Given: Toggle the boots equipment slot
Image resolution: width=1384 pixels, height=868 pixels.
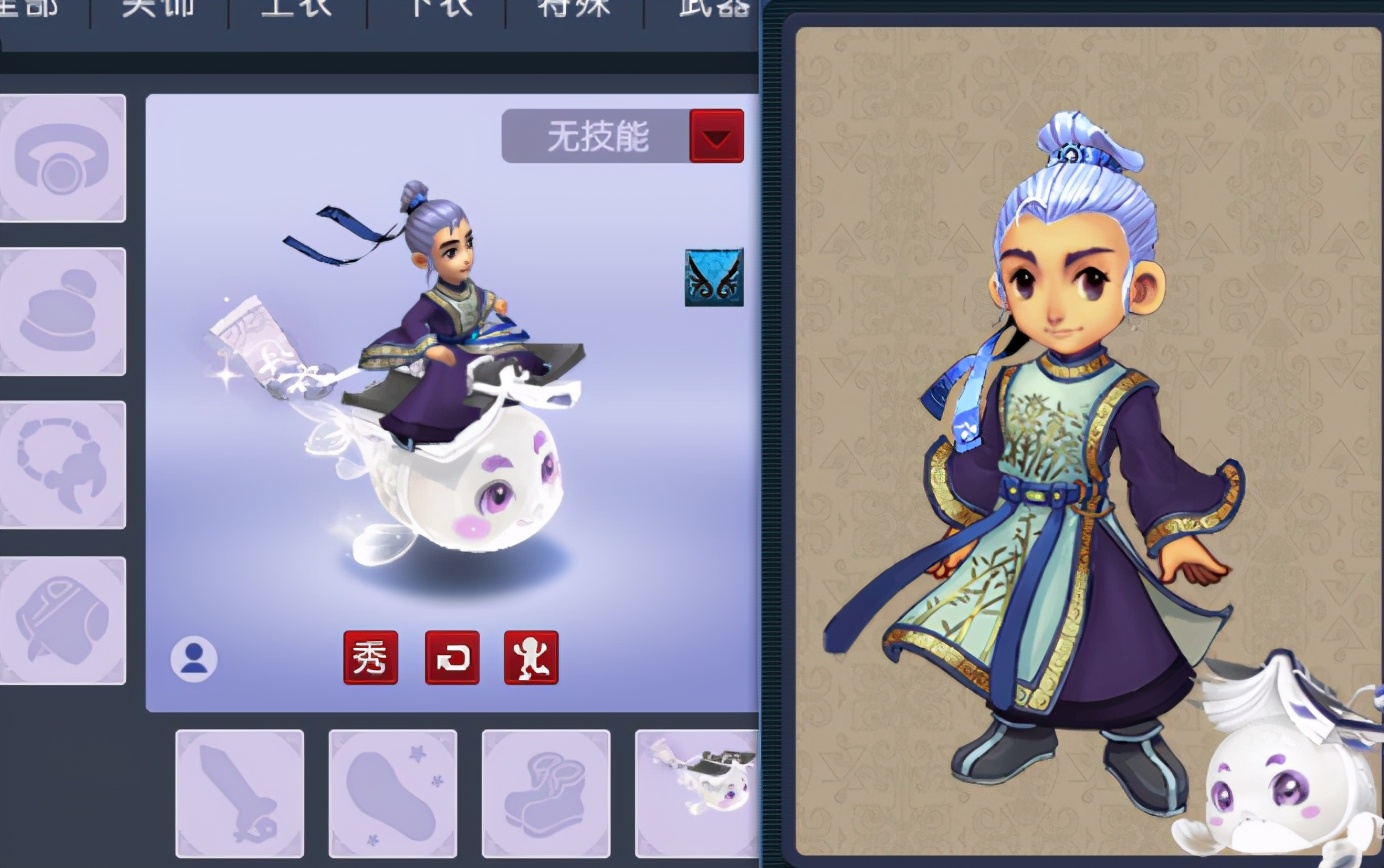Looking at the screenshot, I should (546, 792).
